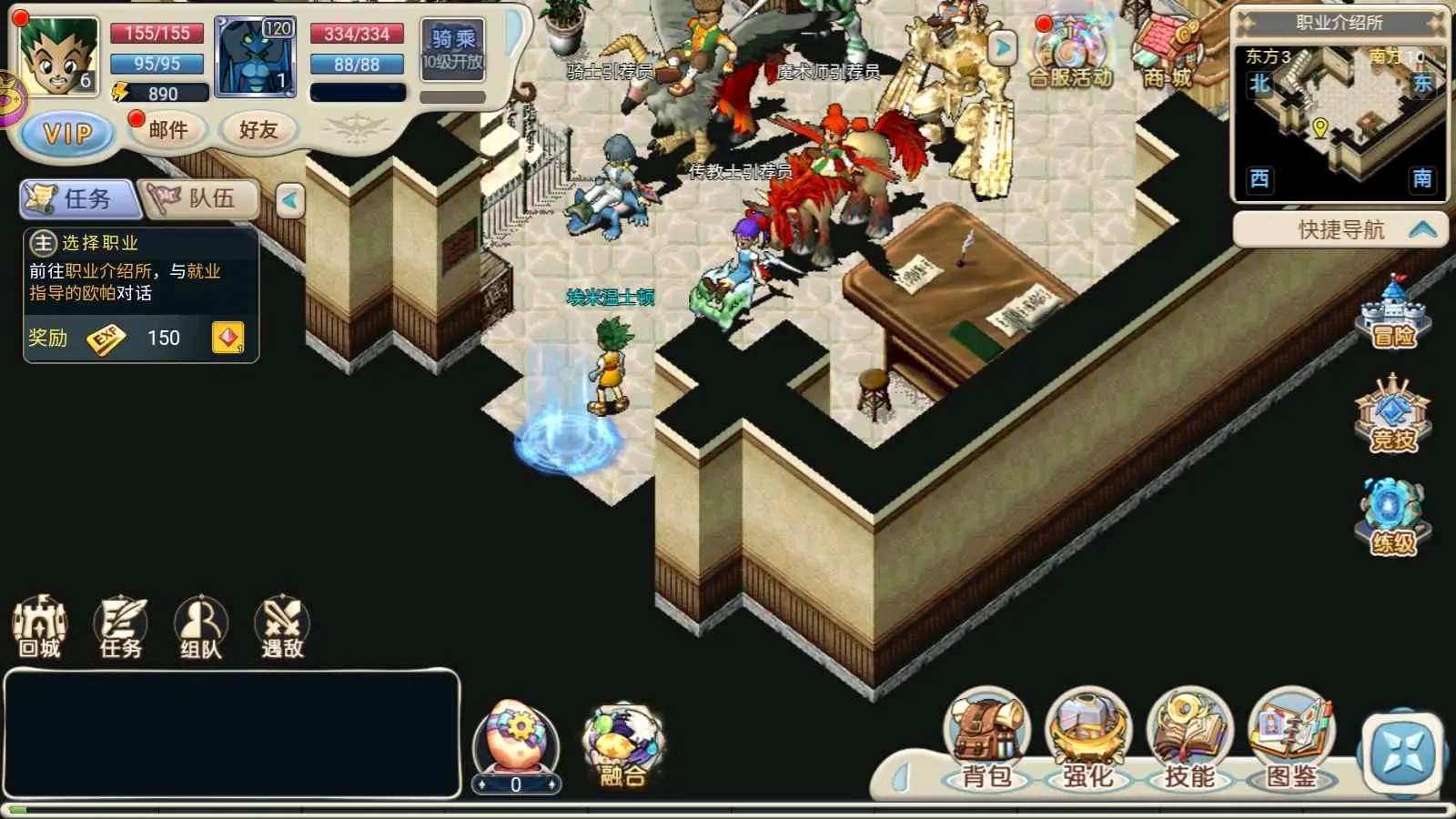Open the 融合 fusion menu
The height and width of the screenshot is (819, 1456).
coord(622,746)
